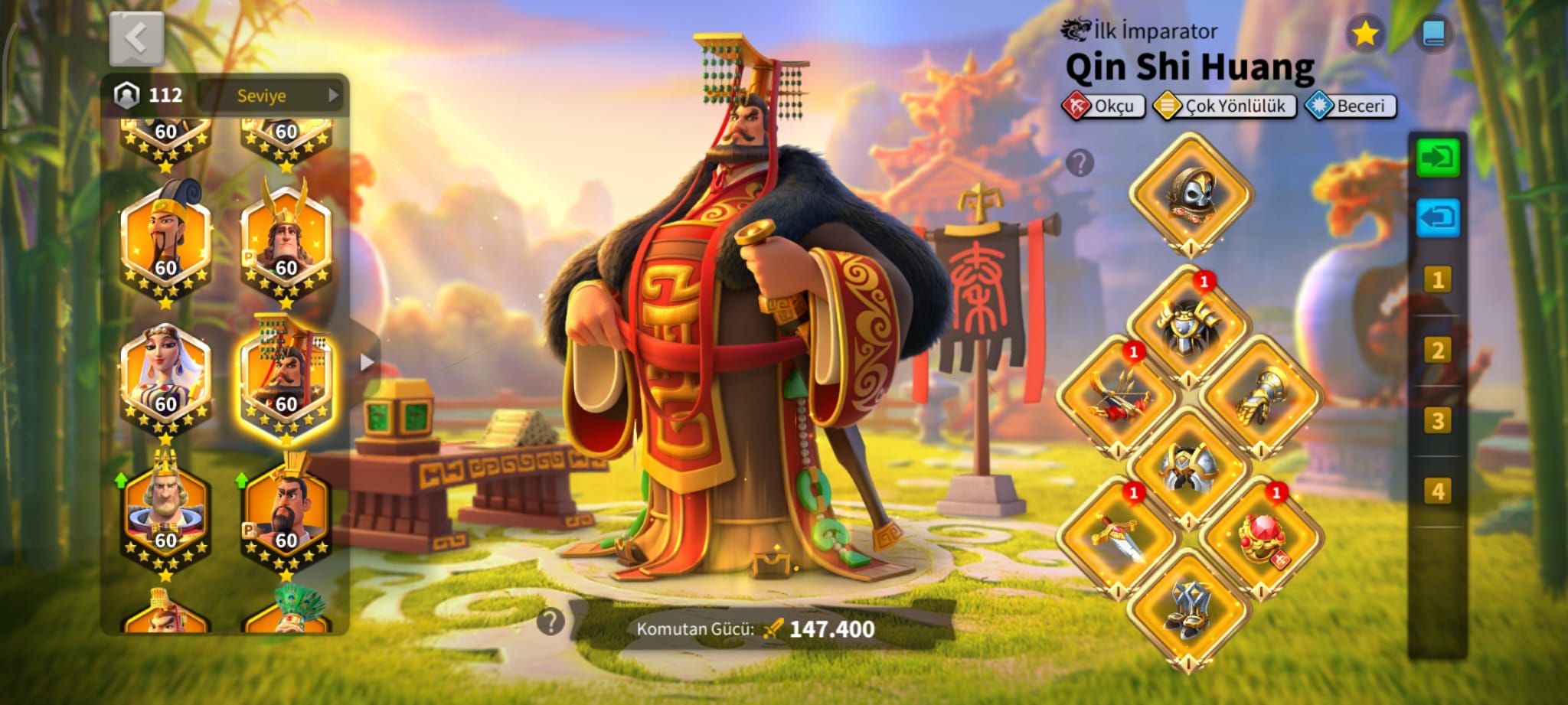Open the helmet equipment slot
Viewport: 1568px width, 705px height.
[x=1191, y=194]
